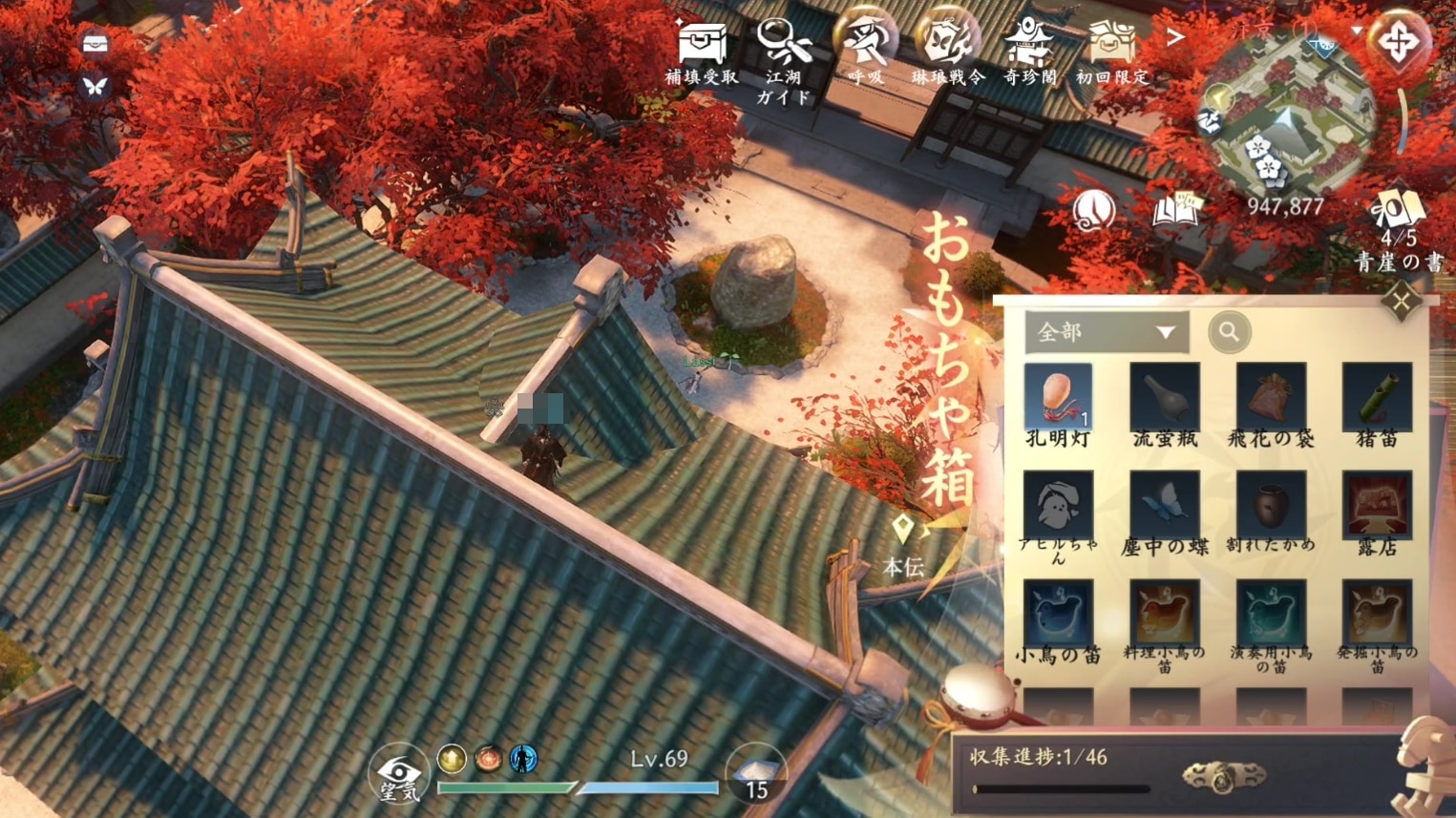Open the circular minimap
This screenshot has width=1456, height=818.
pos(1286,119)
